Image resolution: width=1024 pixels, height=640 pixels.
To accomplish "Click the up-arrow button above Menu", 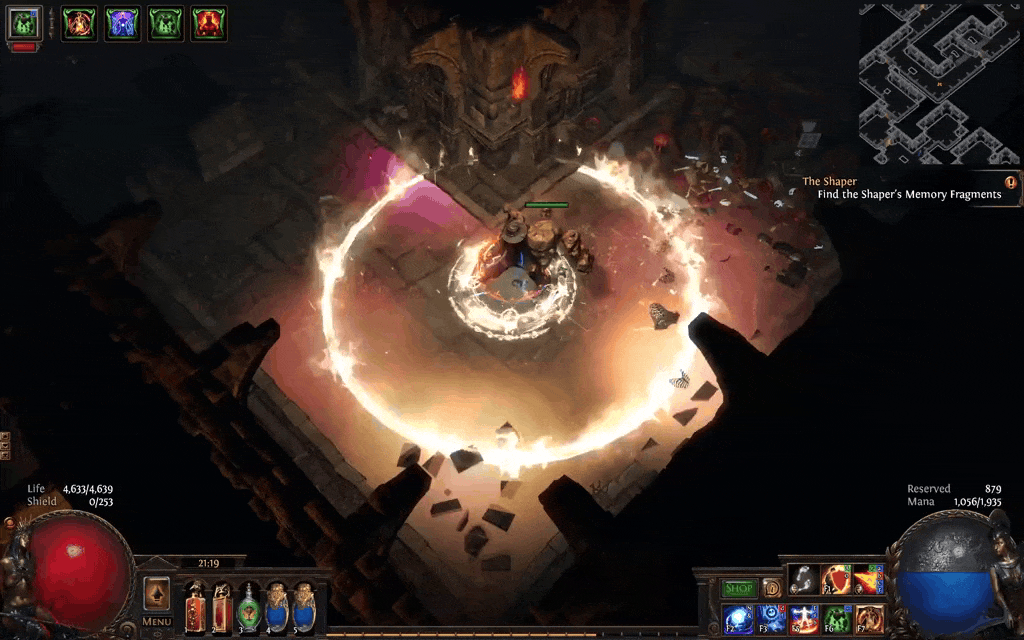I will pyautogui.click(x=157, y=593).
